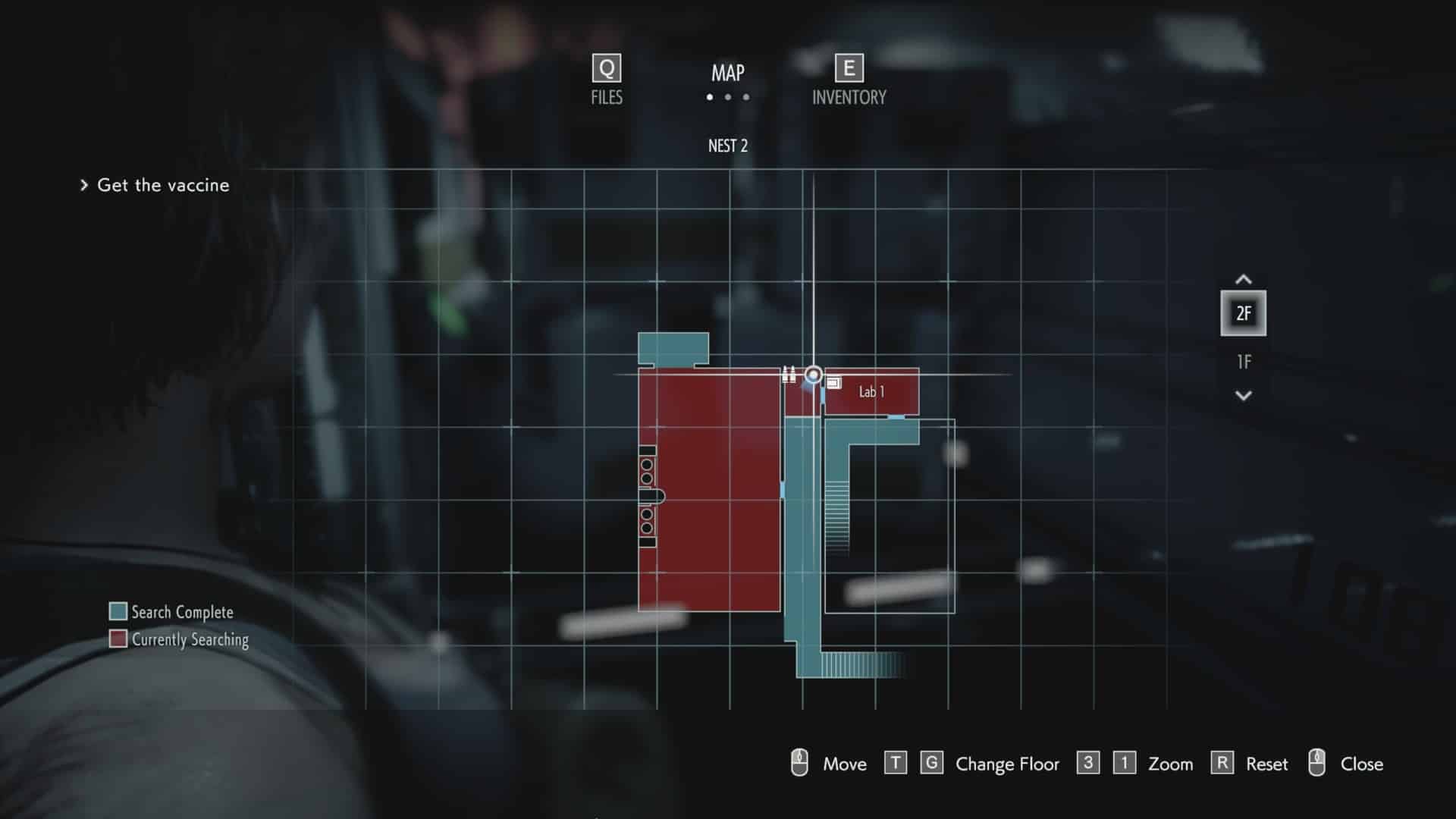Click the middle page dot under MAP
Screen dimensions: 1456x819
point(727,97)
